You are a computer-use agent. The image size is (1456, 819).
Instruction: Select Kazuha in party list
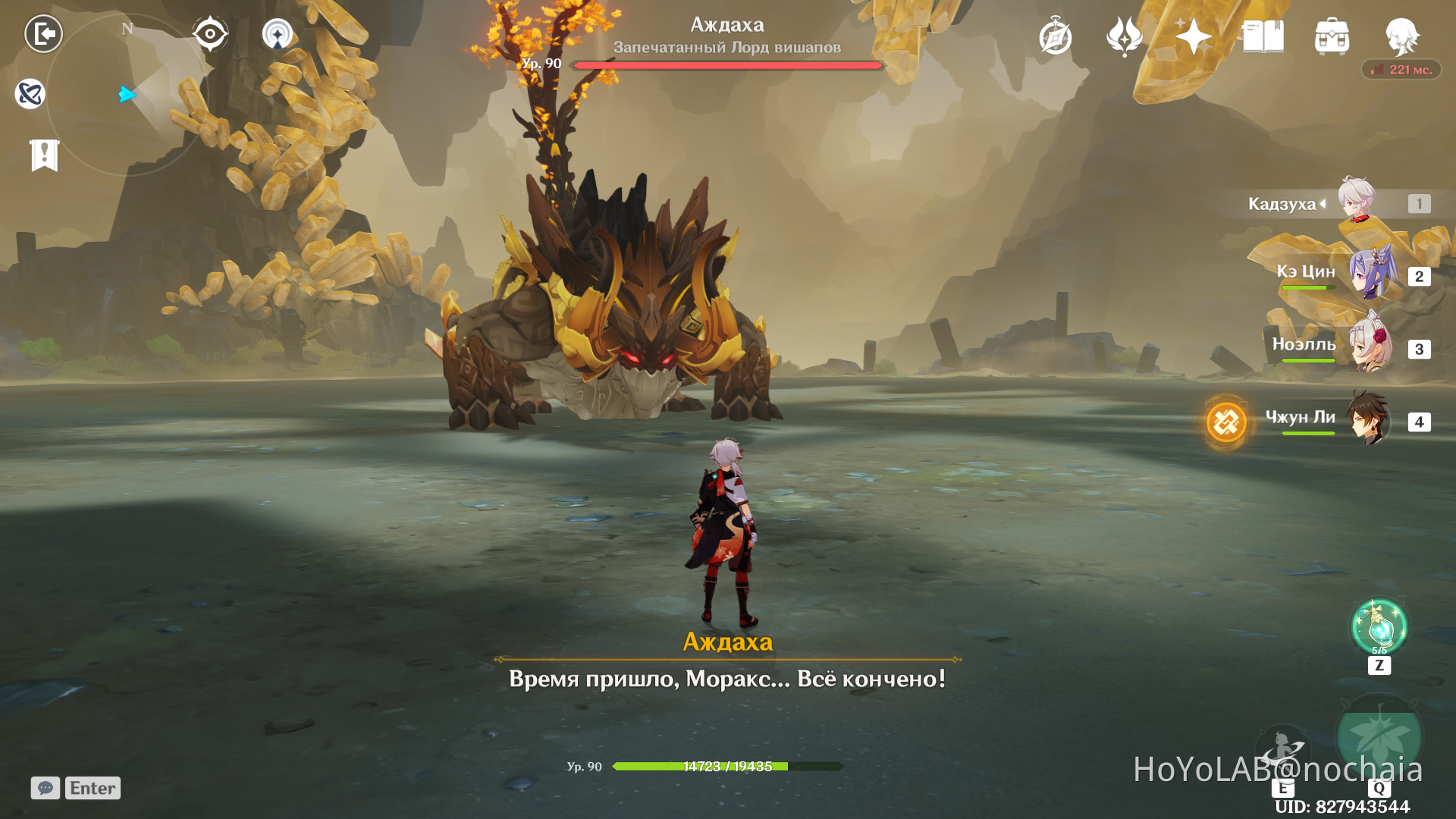coord(1357,202)
